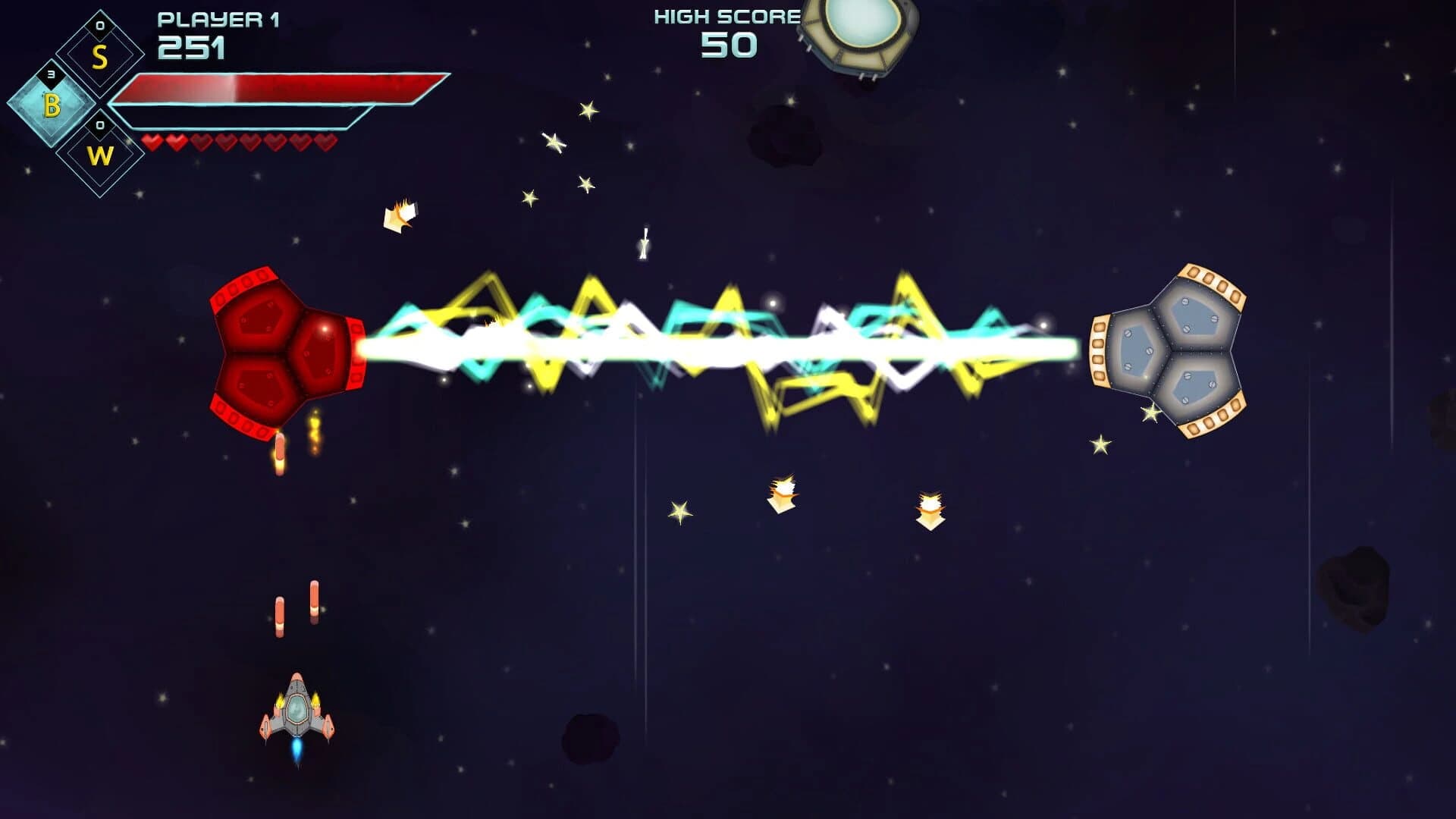The height and width of the screenshot is (819, 1456).
Task: Click the Player 1 score reading 251
Action: click(x=190, y=49)
